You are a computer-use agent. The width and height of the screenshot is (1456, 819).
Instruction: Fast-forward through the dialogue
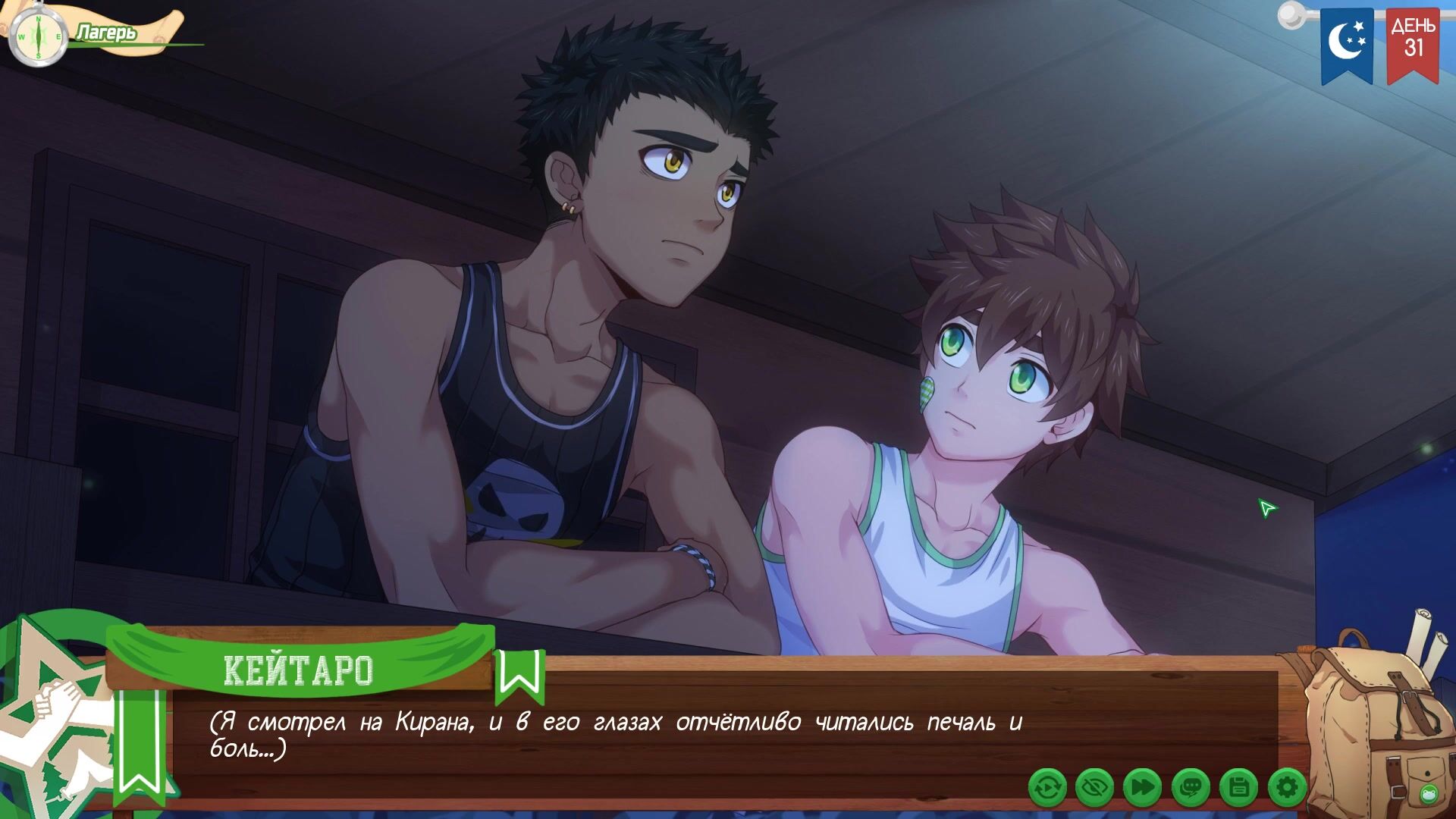[x=1143, y=788]
